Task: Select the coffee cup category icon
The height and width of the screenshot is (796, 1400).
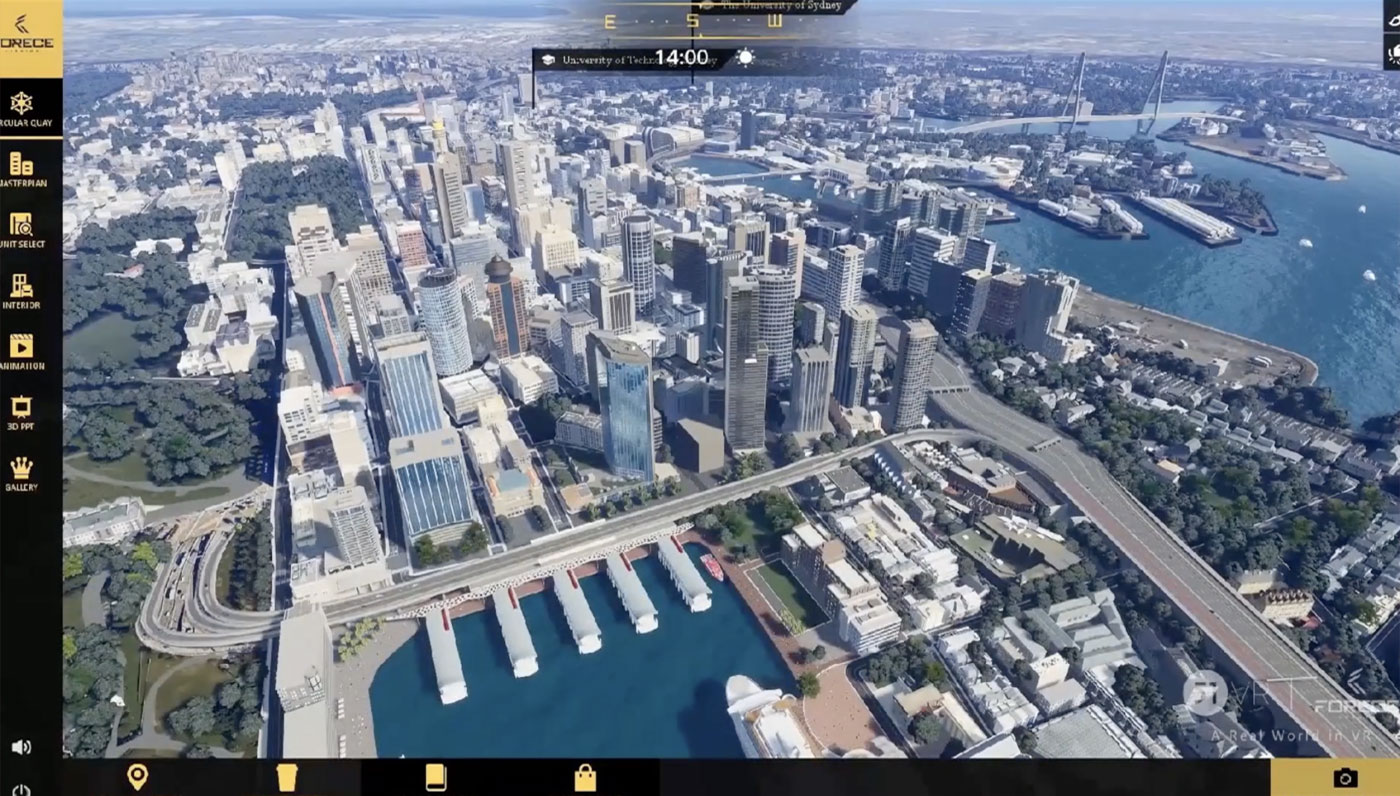Action: 287,777
